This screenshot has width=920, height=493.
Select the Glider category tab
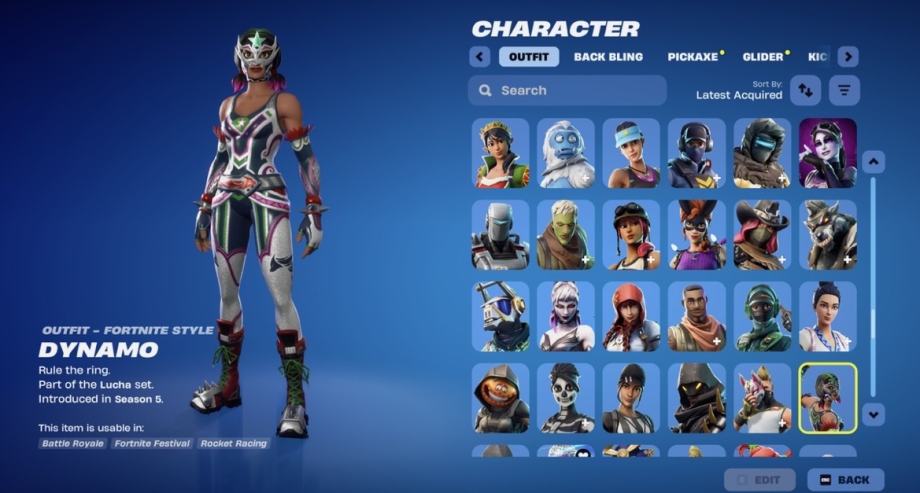(763, 57)
